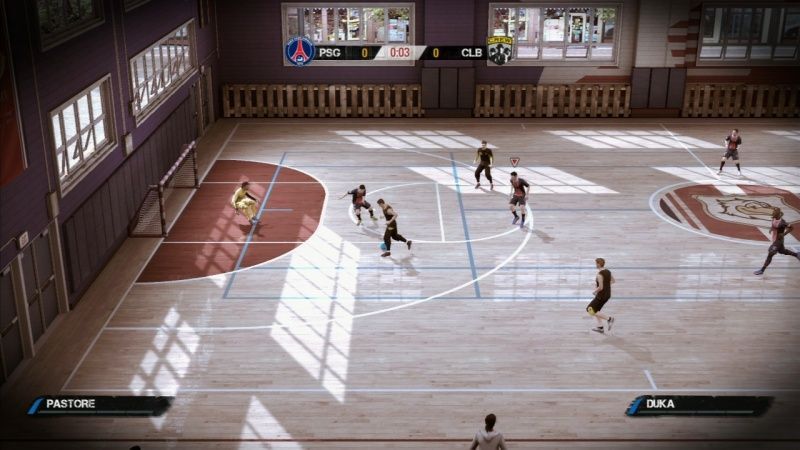Select the DUKA player name panel
This screenshot has height=450, width=800.
click(699, 405)
